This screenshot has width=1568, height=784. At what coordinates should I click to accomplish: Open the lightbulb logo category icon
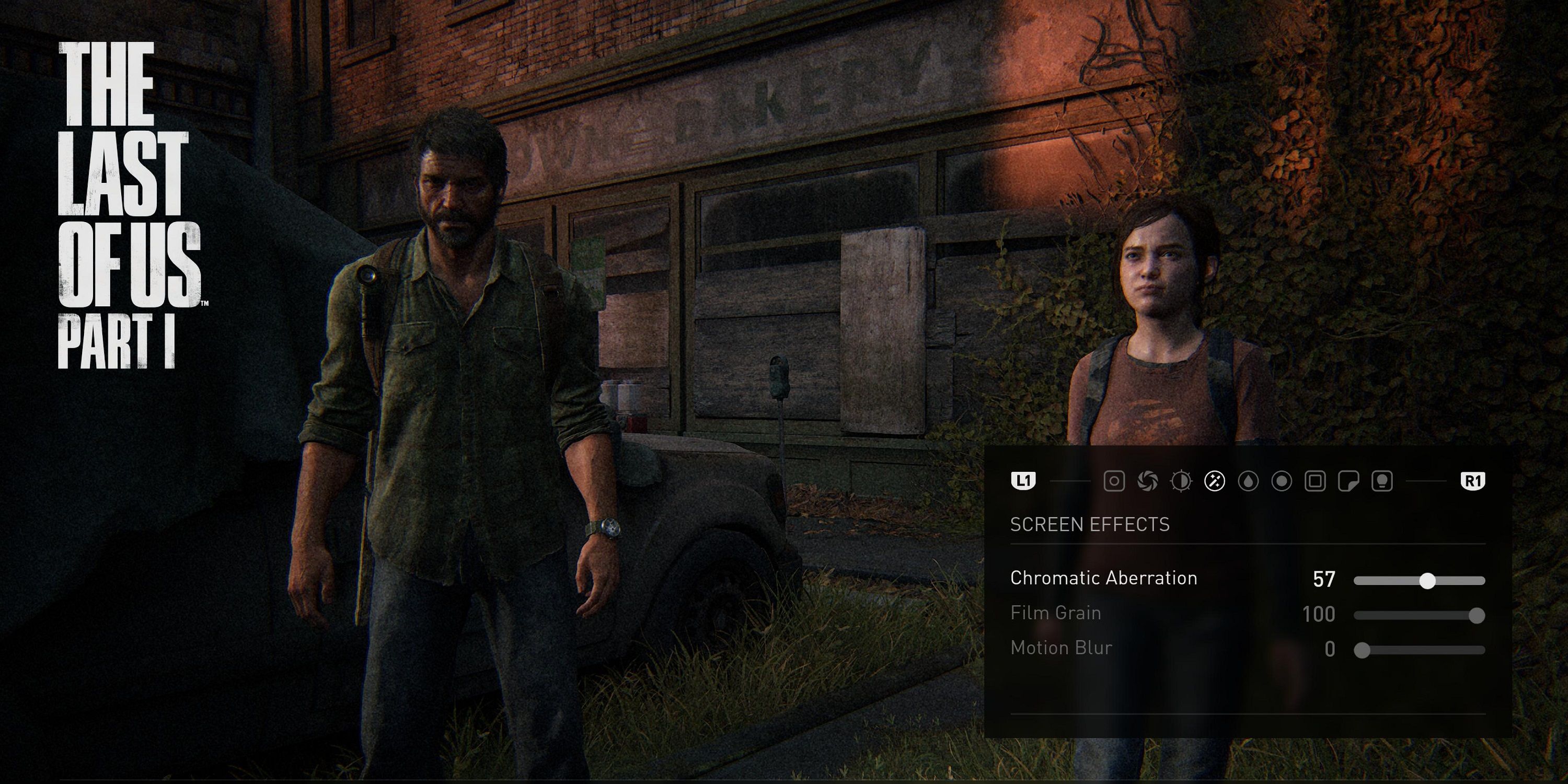1383,481
